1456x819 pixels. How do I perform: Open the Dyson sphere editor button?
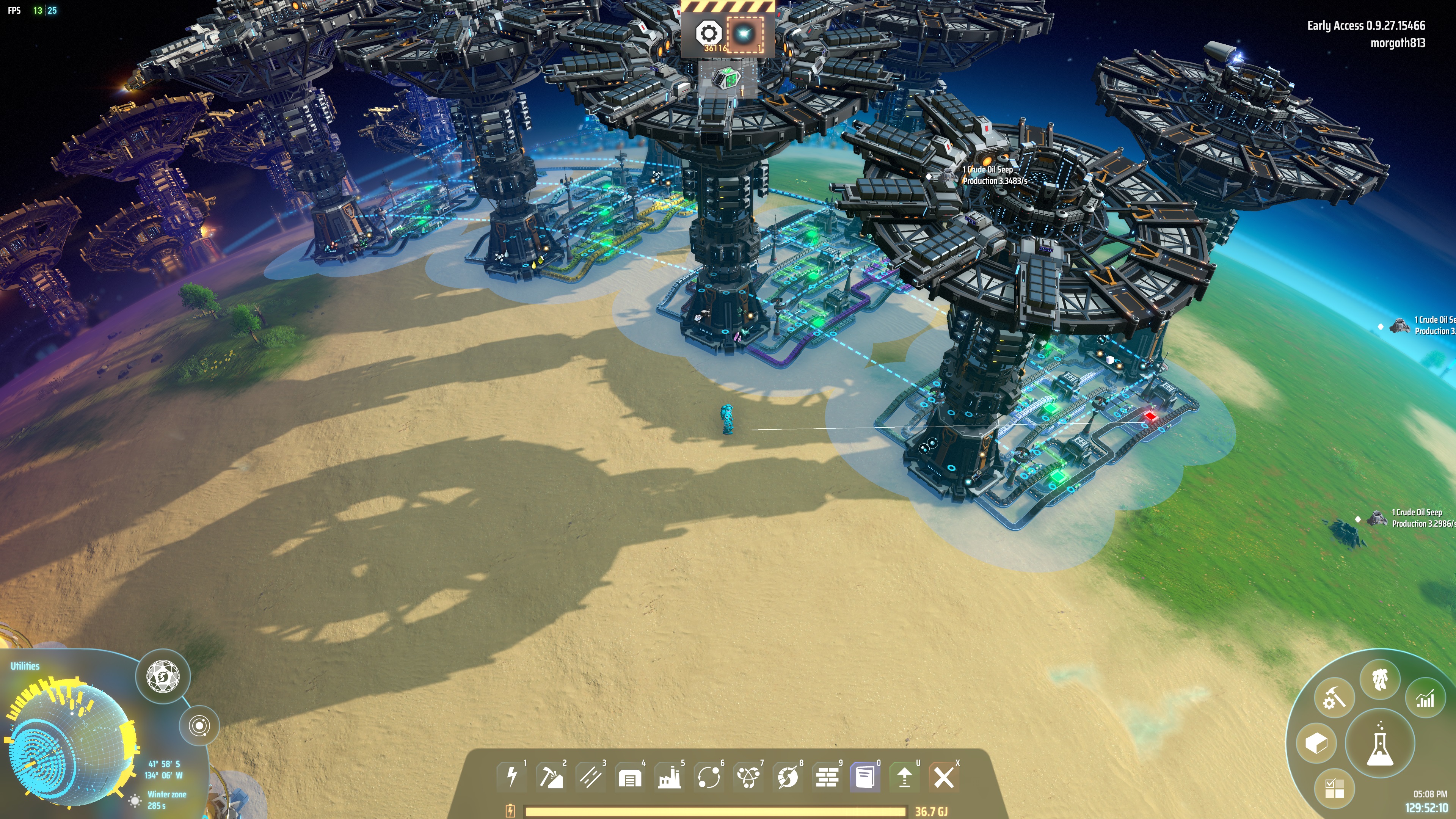(163, 676)
